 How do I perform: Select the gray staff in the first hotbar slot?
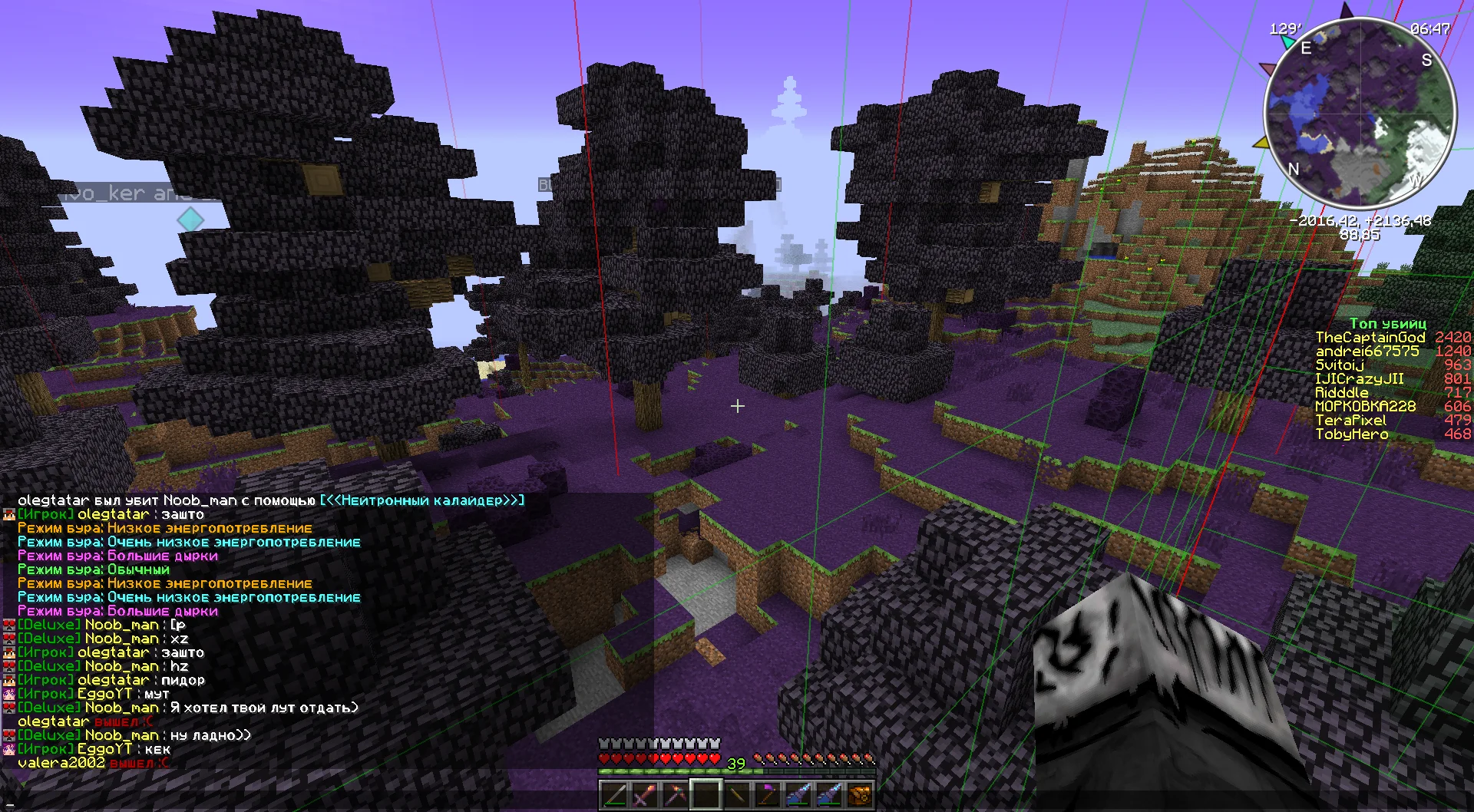(613, 794)
